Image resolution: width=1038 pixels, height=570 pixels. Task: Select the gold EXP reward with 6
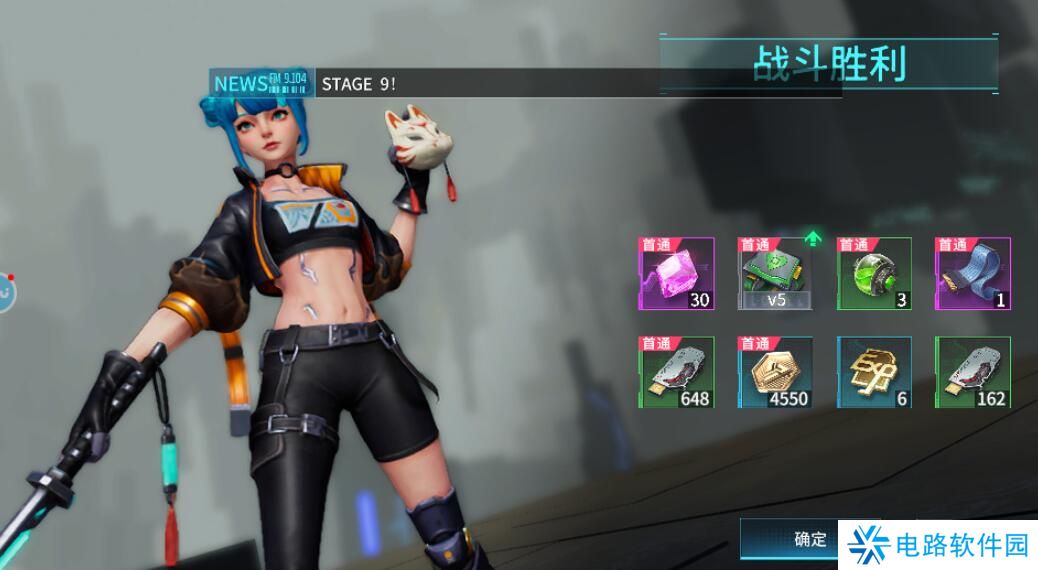(874, 372)
